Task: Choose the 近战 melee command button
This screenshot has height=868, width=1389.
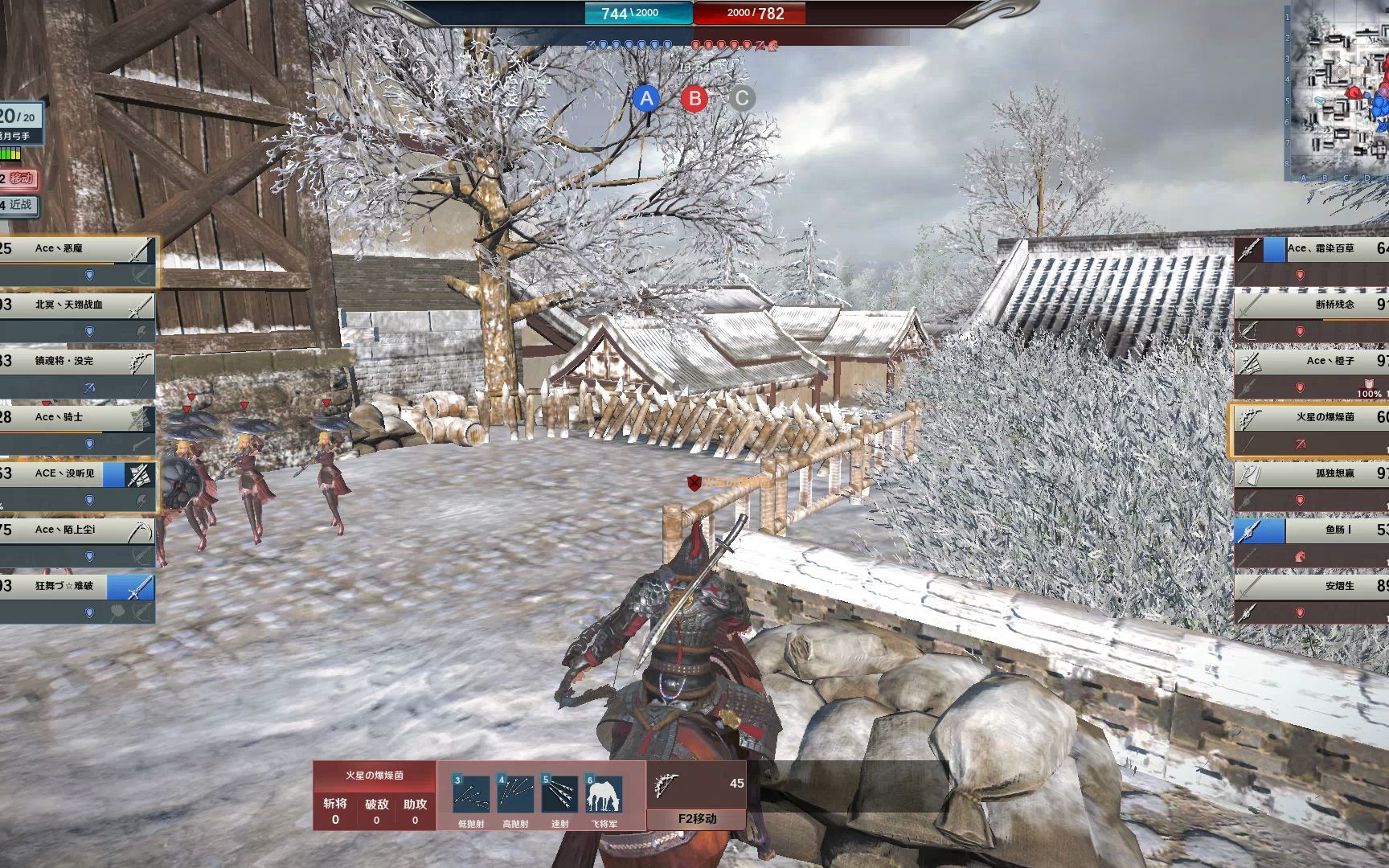Action: tap(19, 205)
